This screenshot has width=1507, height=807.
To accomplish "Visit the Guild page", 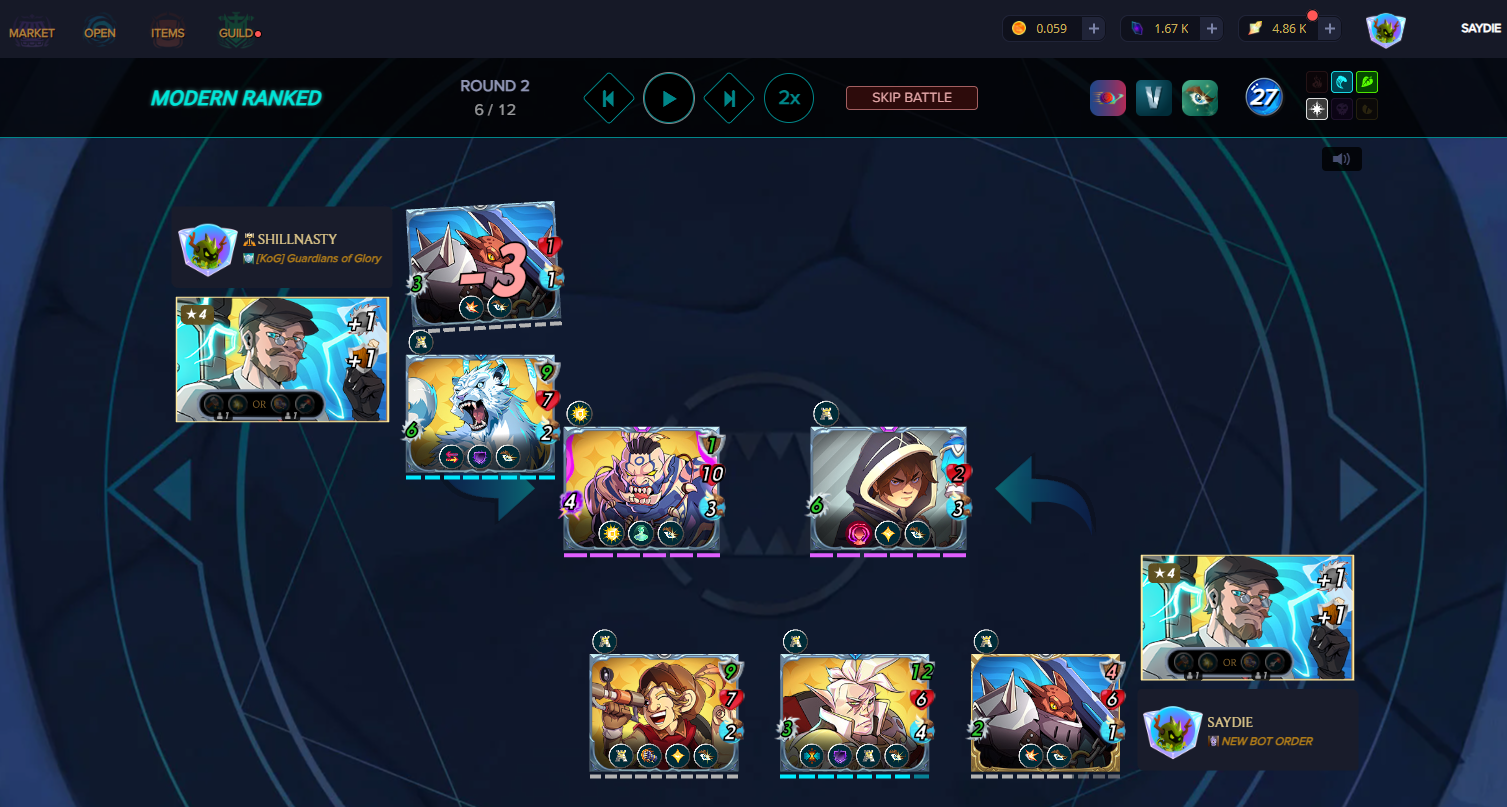I will 236,32.
